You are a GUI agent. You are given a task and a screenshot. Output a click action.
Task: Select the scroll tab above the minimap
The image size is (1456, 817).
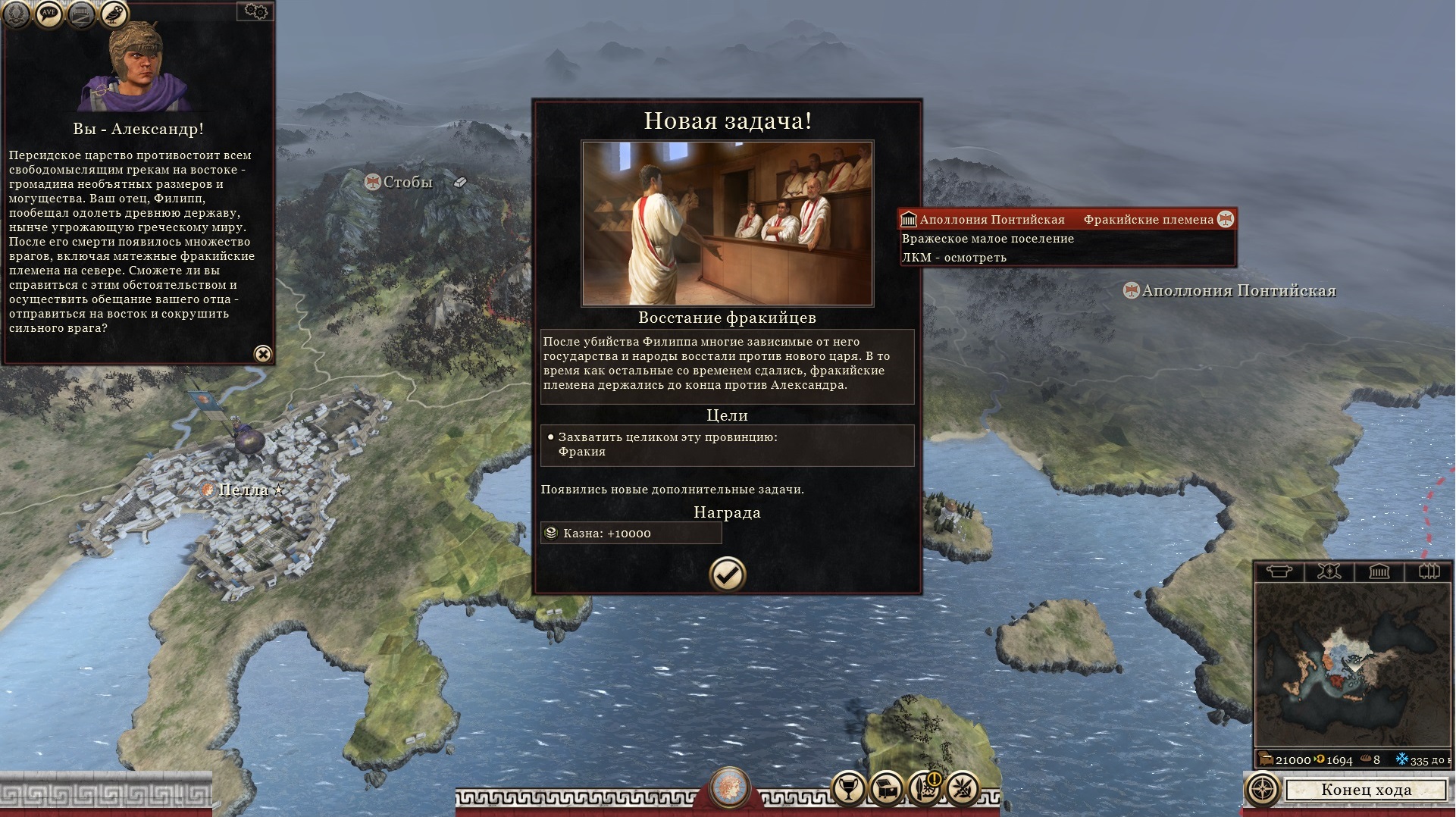coord(1279,571)
